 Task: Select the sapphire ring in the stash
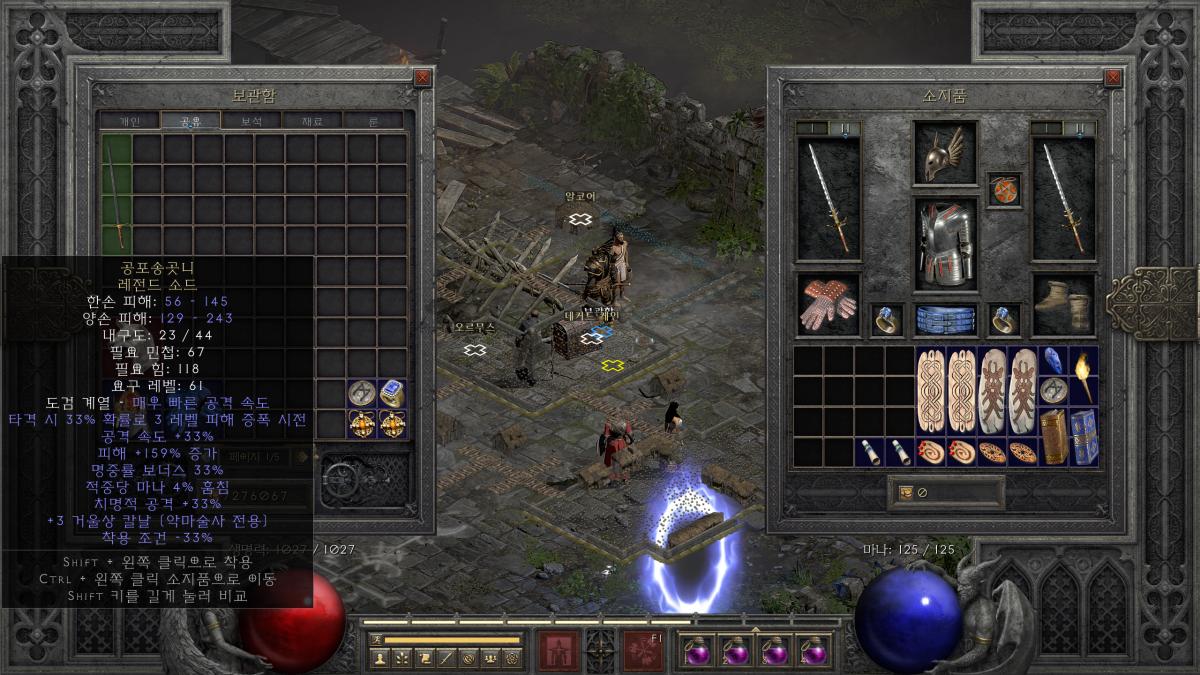[393, 393]
